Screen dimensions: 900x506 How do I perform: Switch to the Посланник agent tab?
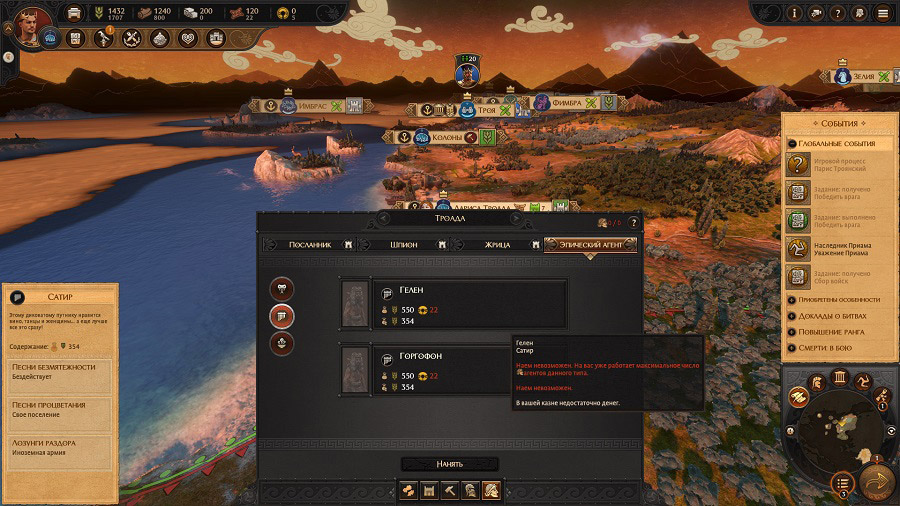(308, 244)
